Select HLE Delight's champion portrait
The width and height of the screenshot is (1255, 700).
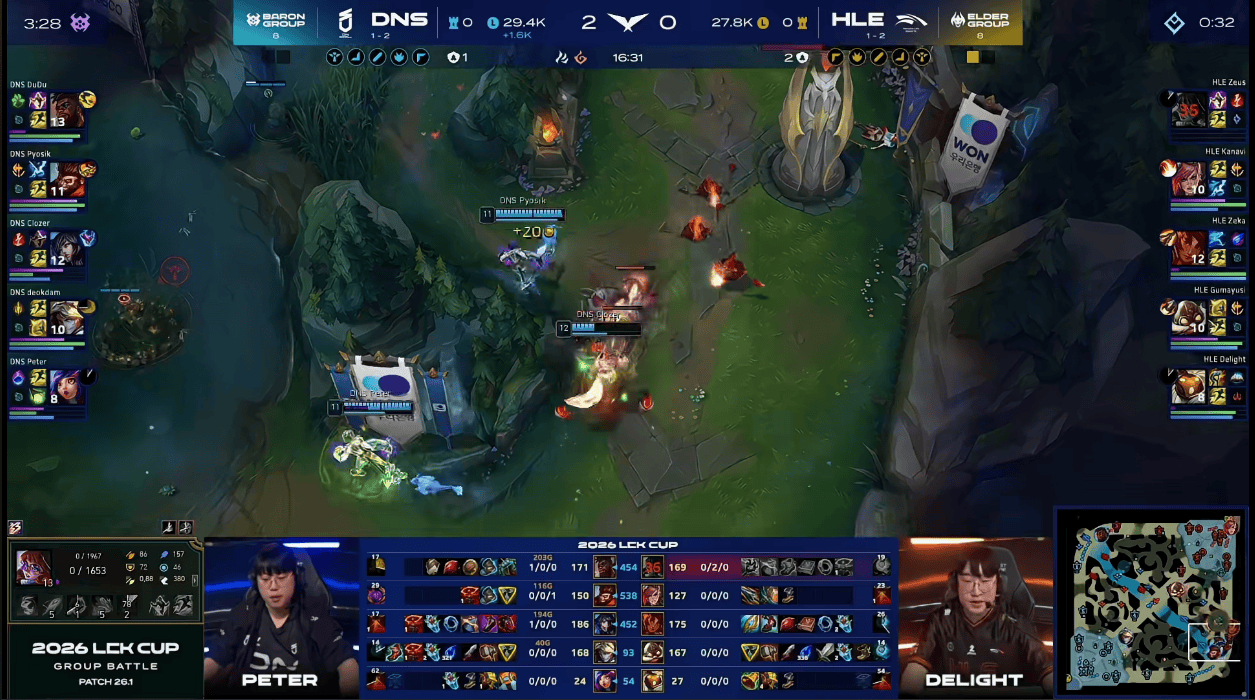pyautogui.click(x=1188, y=386)
